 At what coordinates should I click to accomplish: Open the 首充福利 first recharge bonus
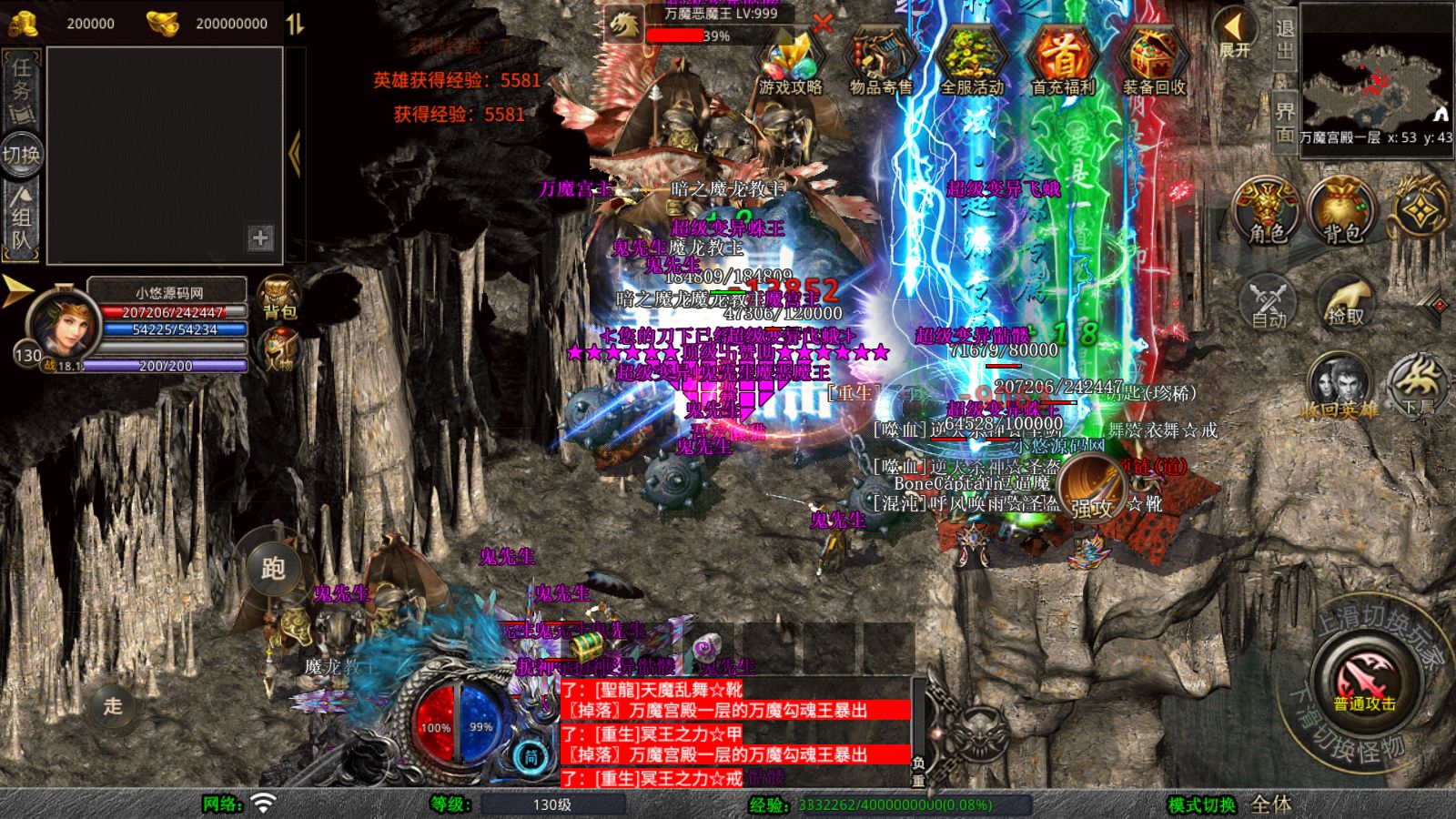pyautogui.click(x=1063, y=61)
